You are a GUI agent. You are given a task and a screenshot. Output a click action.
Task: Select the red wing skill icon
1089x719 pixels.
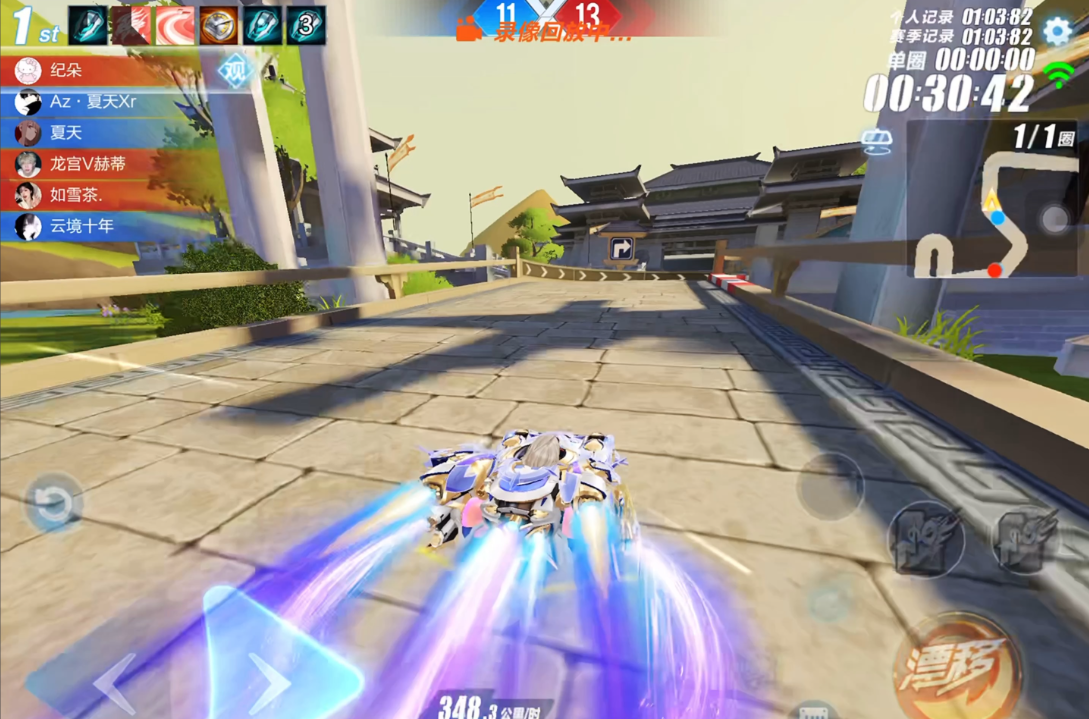tap(131, 26)
